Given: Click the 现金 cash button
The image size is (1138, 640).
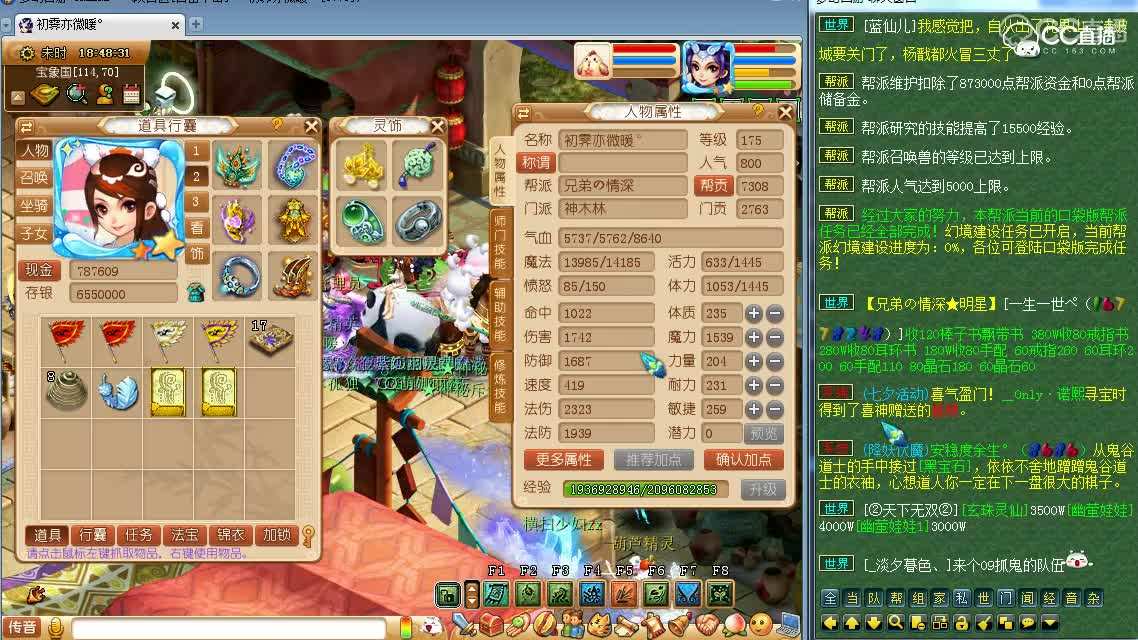Looking at the screenshot, I should [39, 270].
